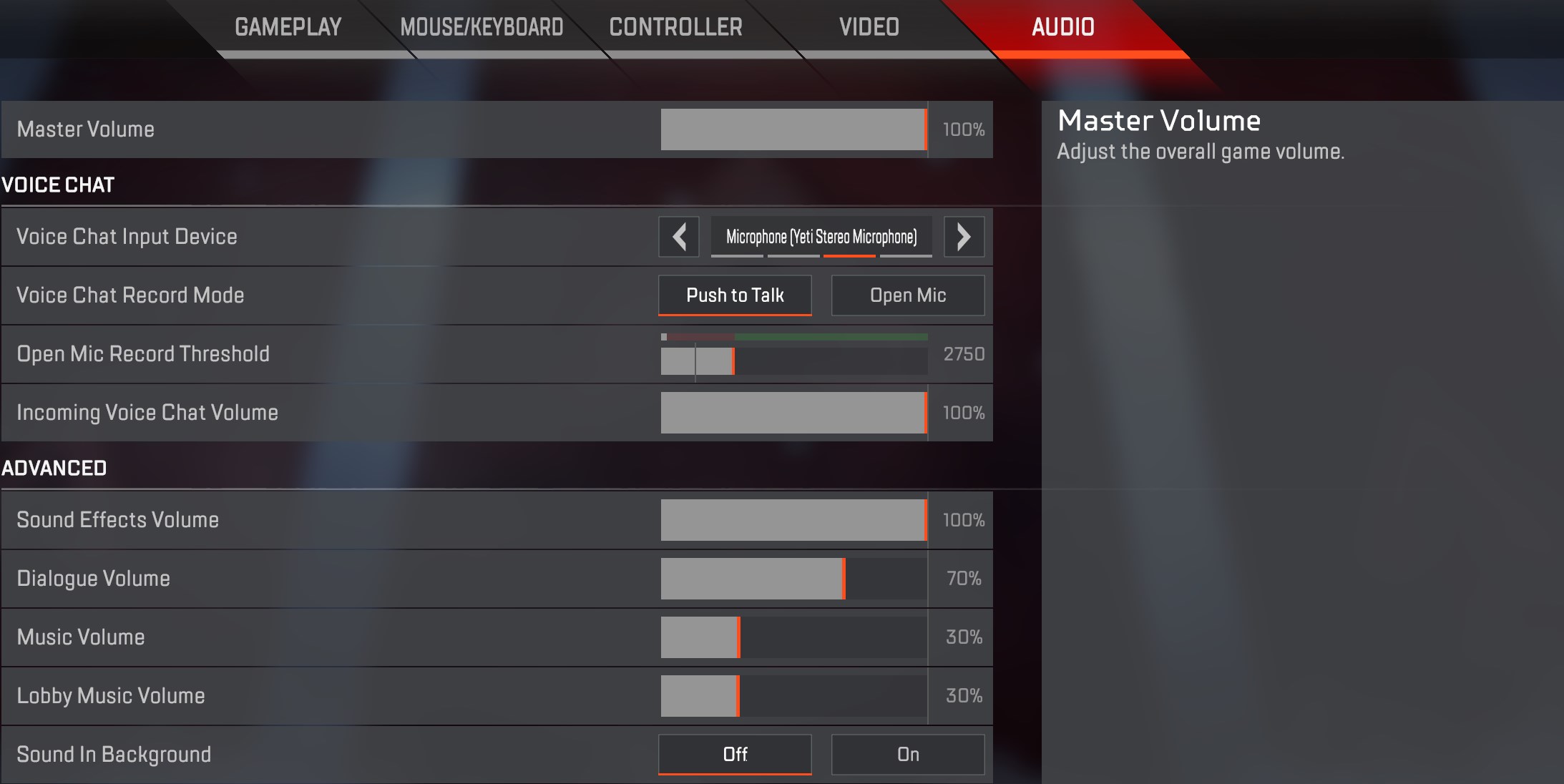Change the Dialogue Volume slider
Image resolution: width=1564 pixels, height=784 pixels.
point(794,579)
